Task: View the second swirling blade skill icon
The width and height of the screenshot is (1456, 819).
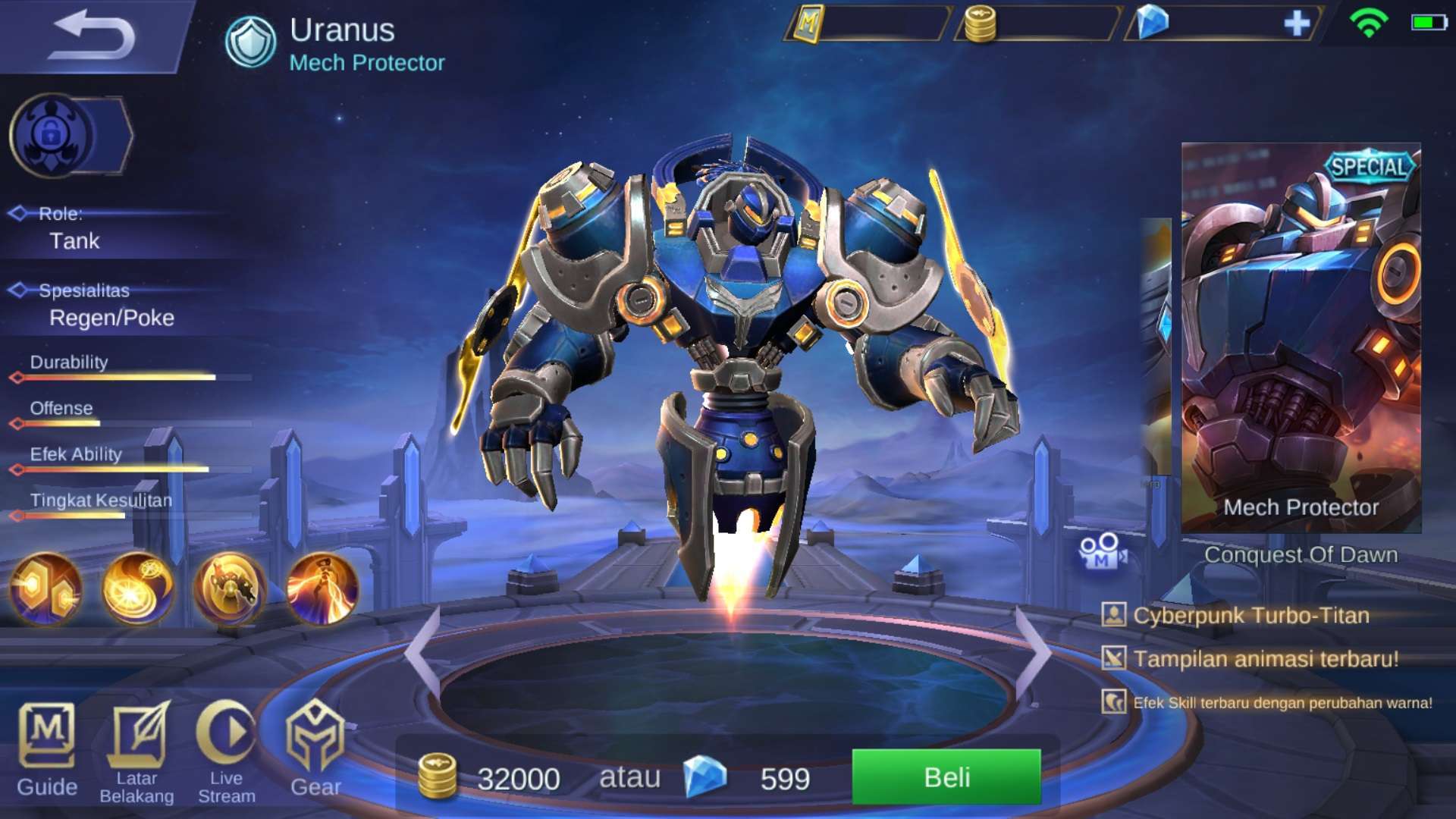Action: point(137,589)
